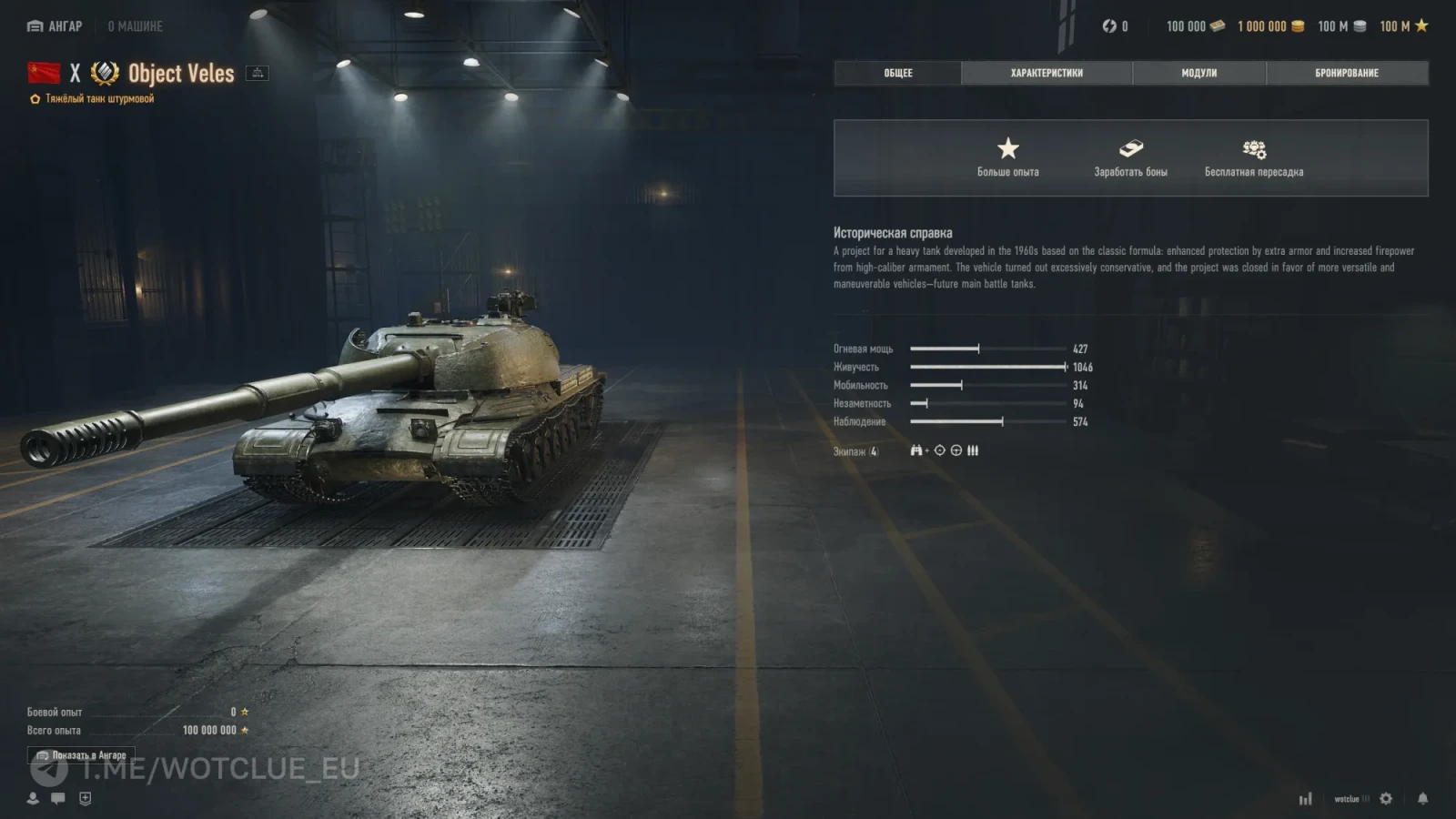The image size is (1456, 819).
Task: Switch to the ХАРАКТЕРИСТИКИ tab
Action: pyautogui.click(x=1046, y=73)
